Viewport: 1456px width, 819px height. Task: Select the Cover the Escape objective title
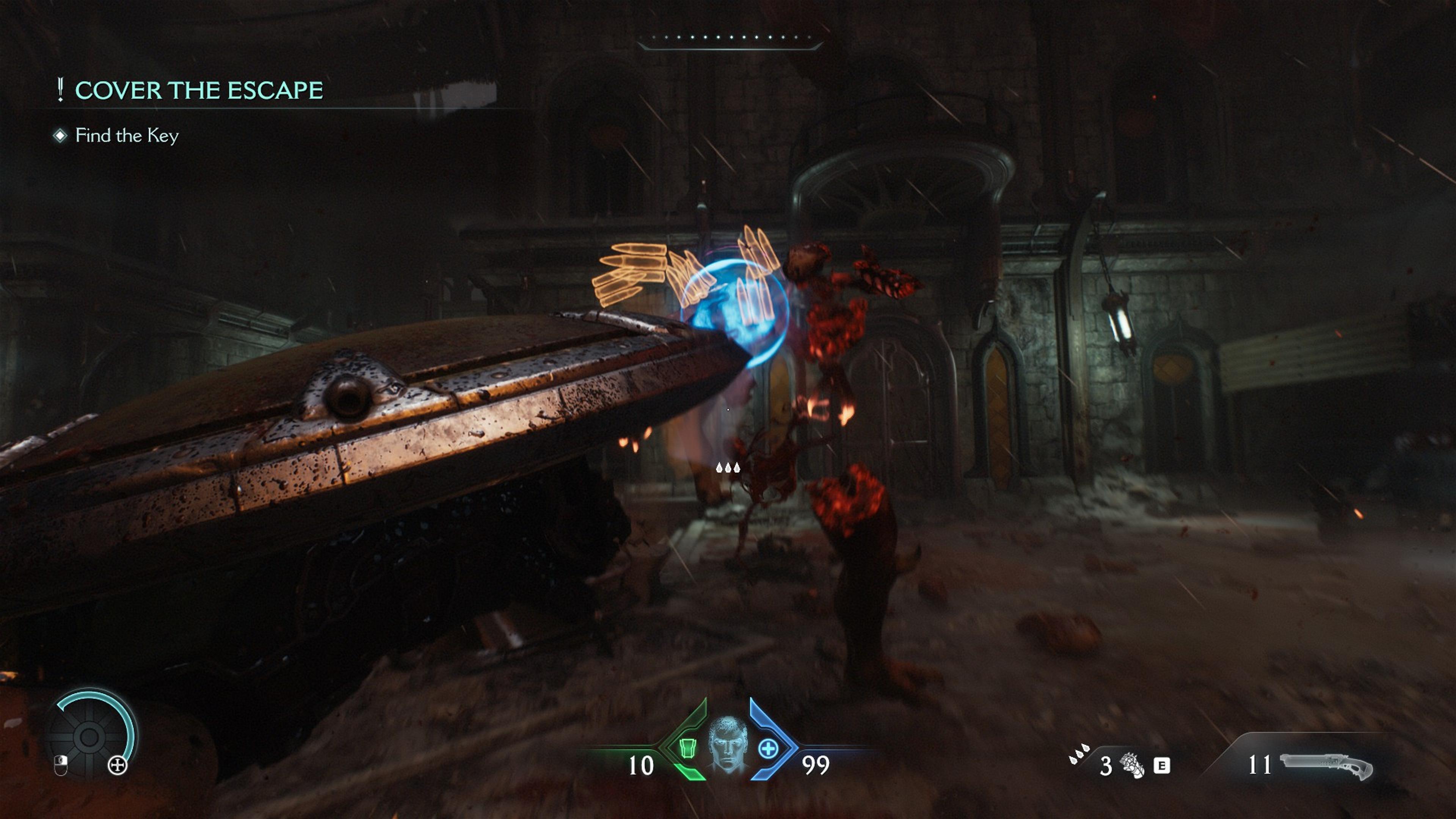198,91
